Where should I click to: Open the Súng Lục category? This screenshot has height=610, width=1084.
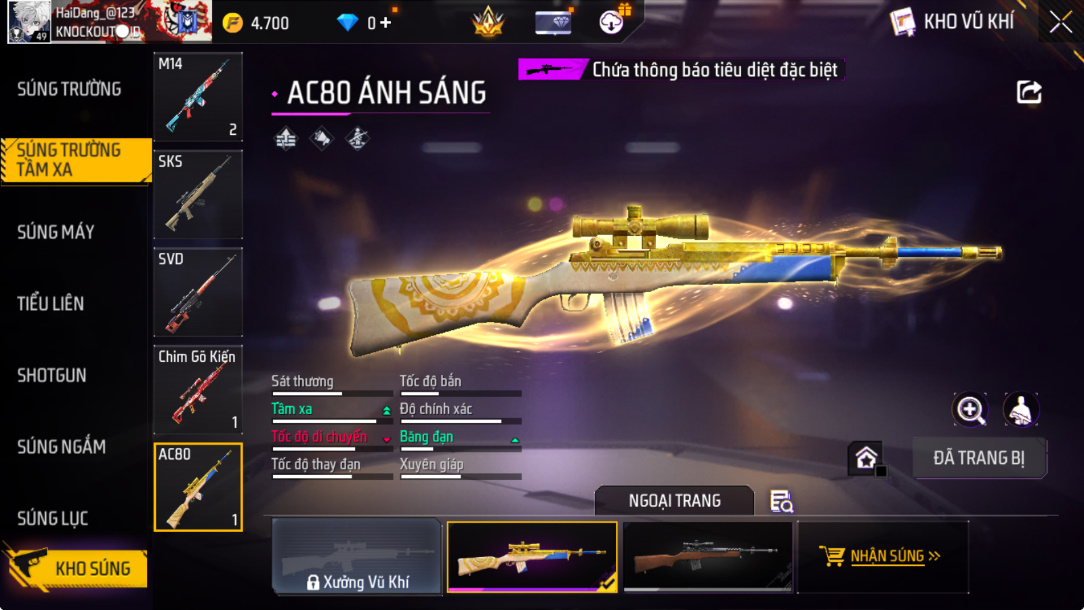click(52, 518)
